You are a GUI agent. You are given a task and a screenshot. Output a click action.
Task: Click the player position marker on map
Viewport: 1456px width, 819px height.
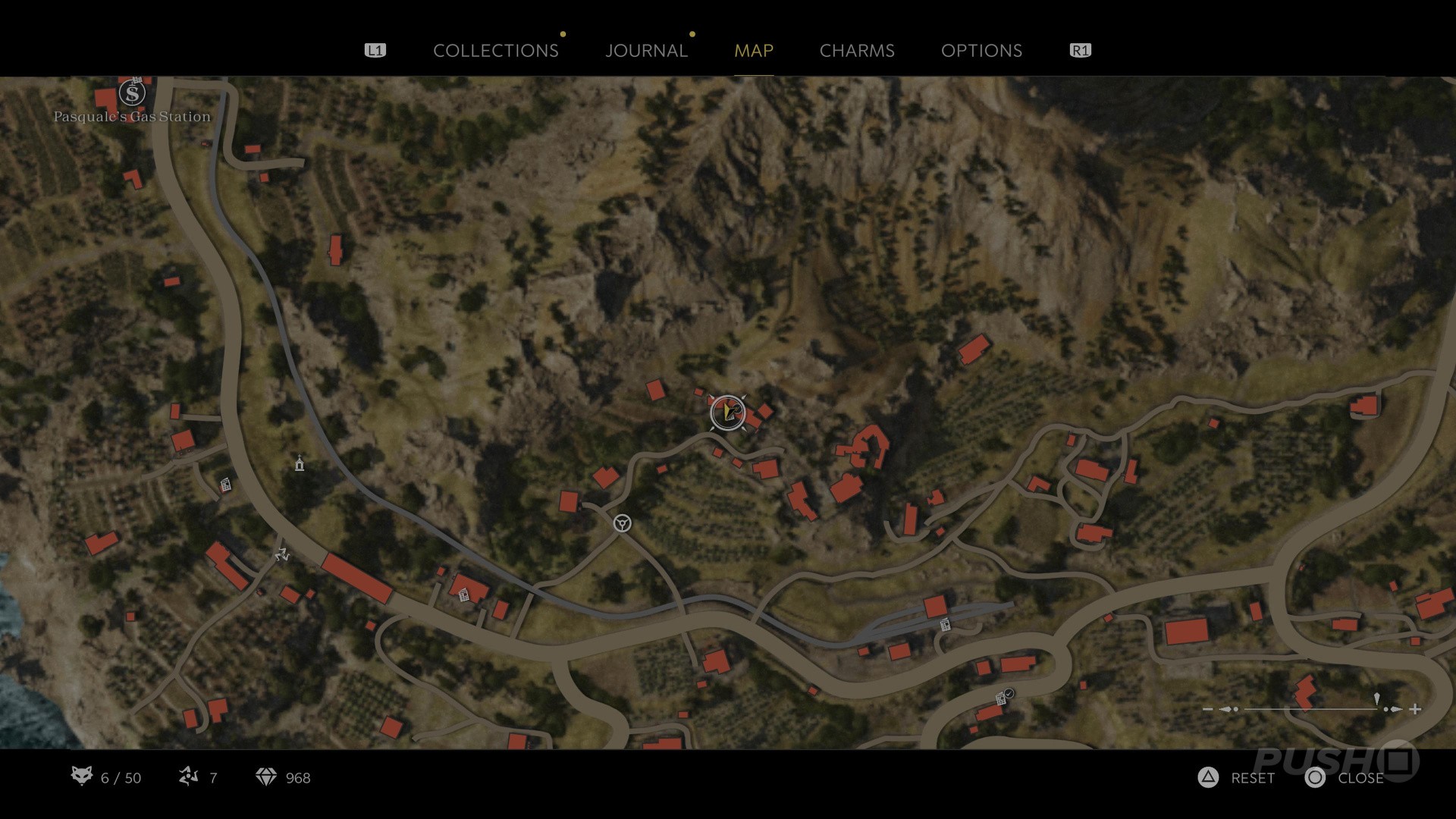tap(728, 413)
